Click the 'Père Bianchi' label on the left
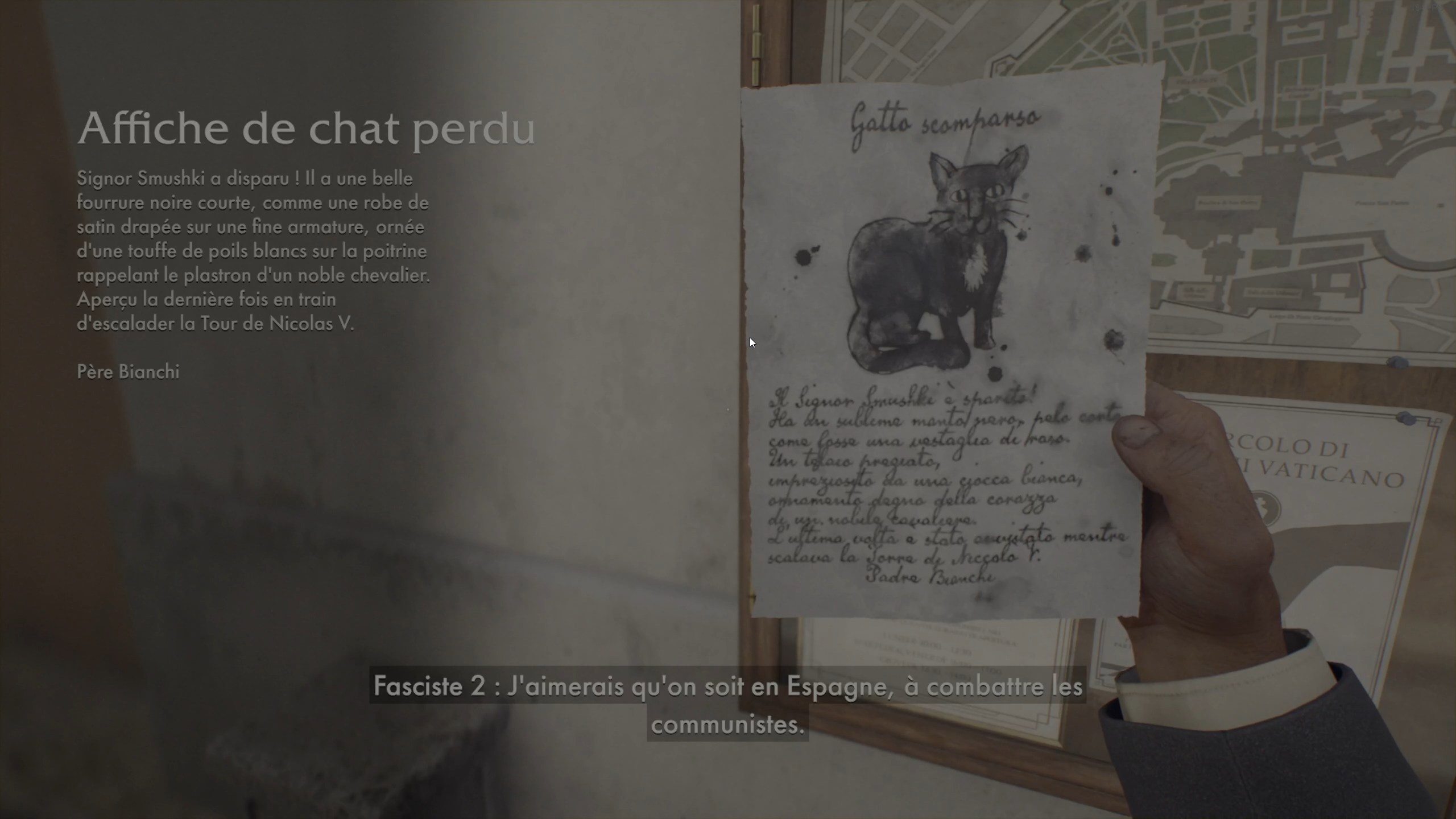Screen dimensions: 1456x819 point(127,373)
